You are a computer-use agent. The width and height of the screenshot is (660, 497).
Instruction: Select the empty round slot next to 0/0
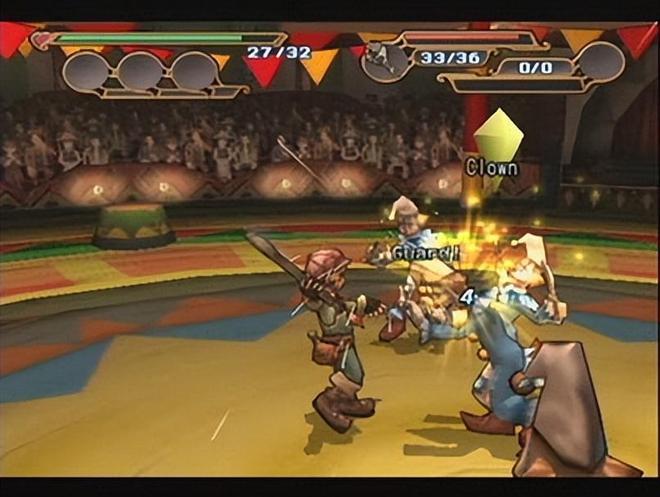pos(600,62)
